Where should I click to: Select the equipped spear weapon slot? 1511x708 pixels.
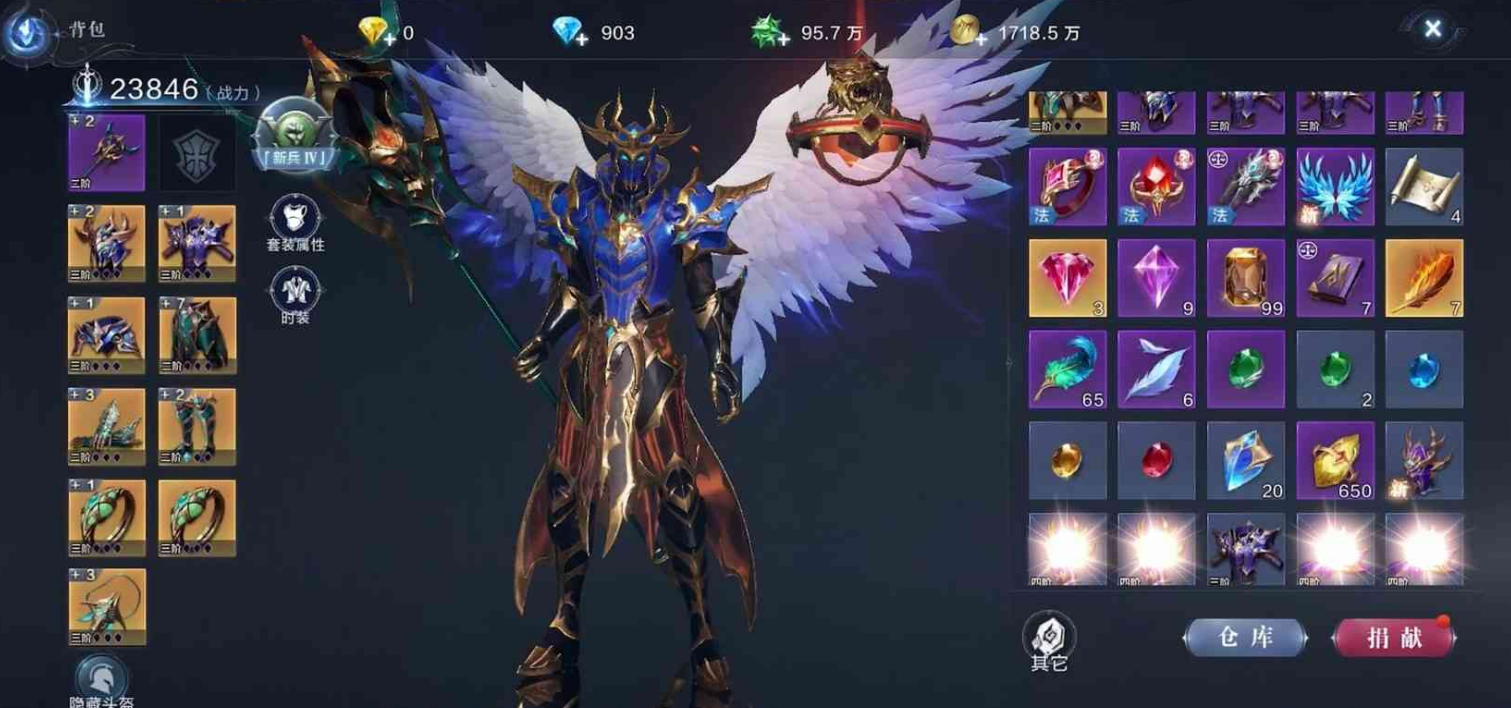click(x=106, y=152)
